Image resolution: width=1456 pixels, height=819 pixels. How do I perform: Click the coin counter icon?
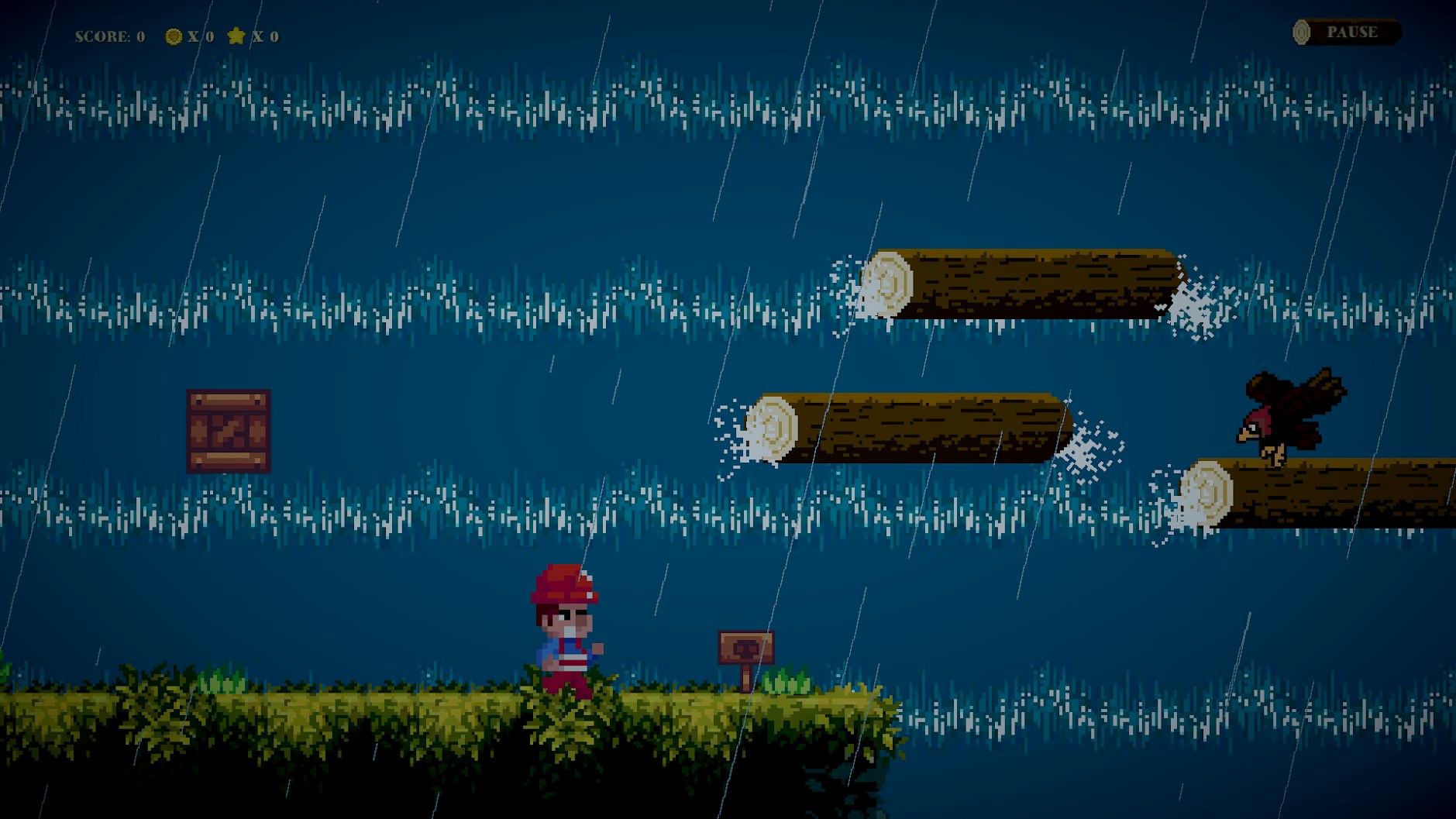(172, 35)
